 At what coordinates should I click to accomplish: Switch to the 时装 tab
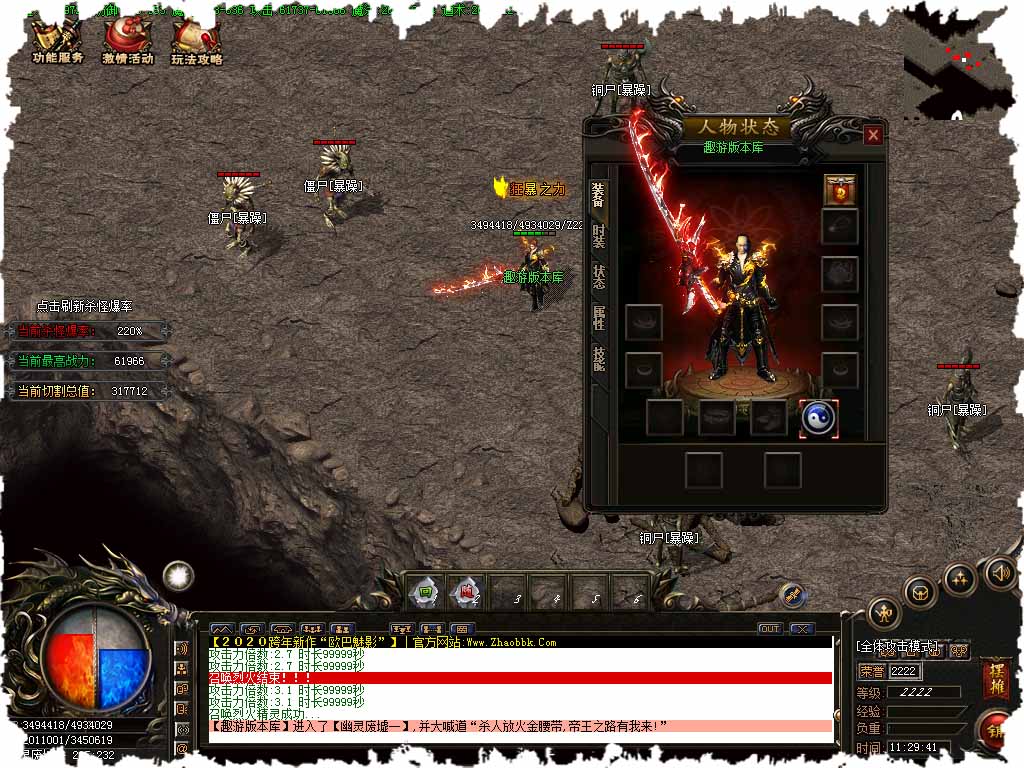pyautogui.click(x=598, y=236)
